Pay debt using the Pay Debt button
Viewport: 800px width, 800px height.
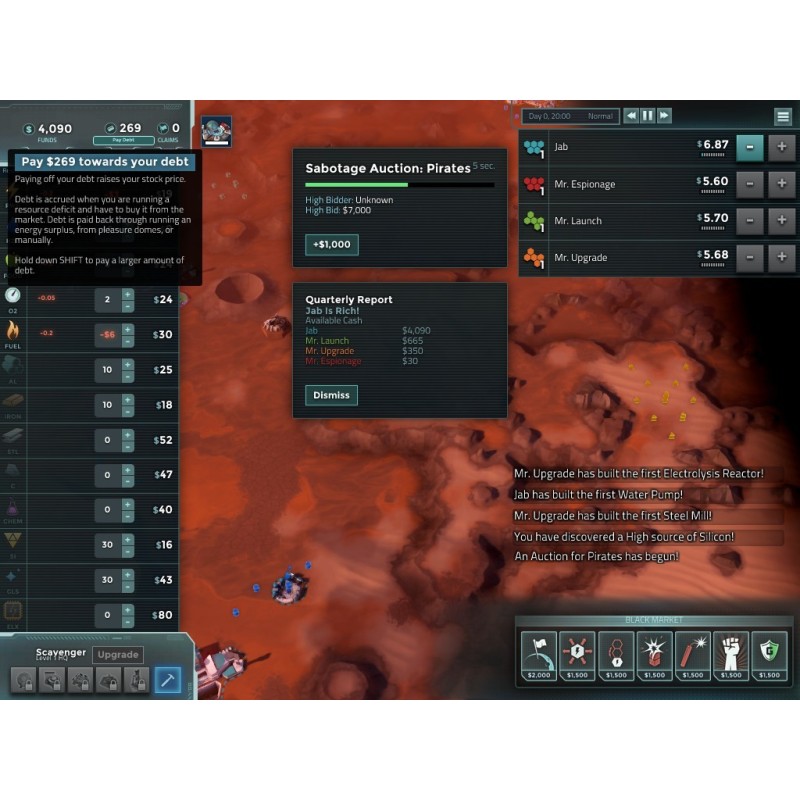[116, 141]
